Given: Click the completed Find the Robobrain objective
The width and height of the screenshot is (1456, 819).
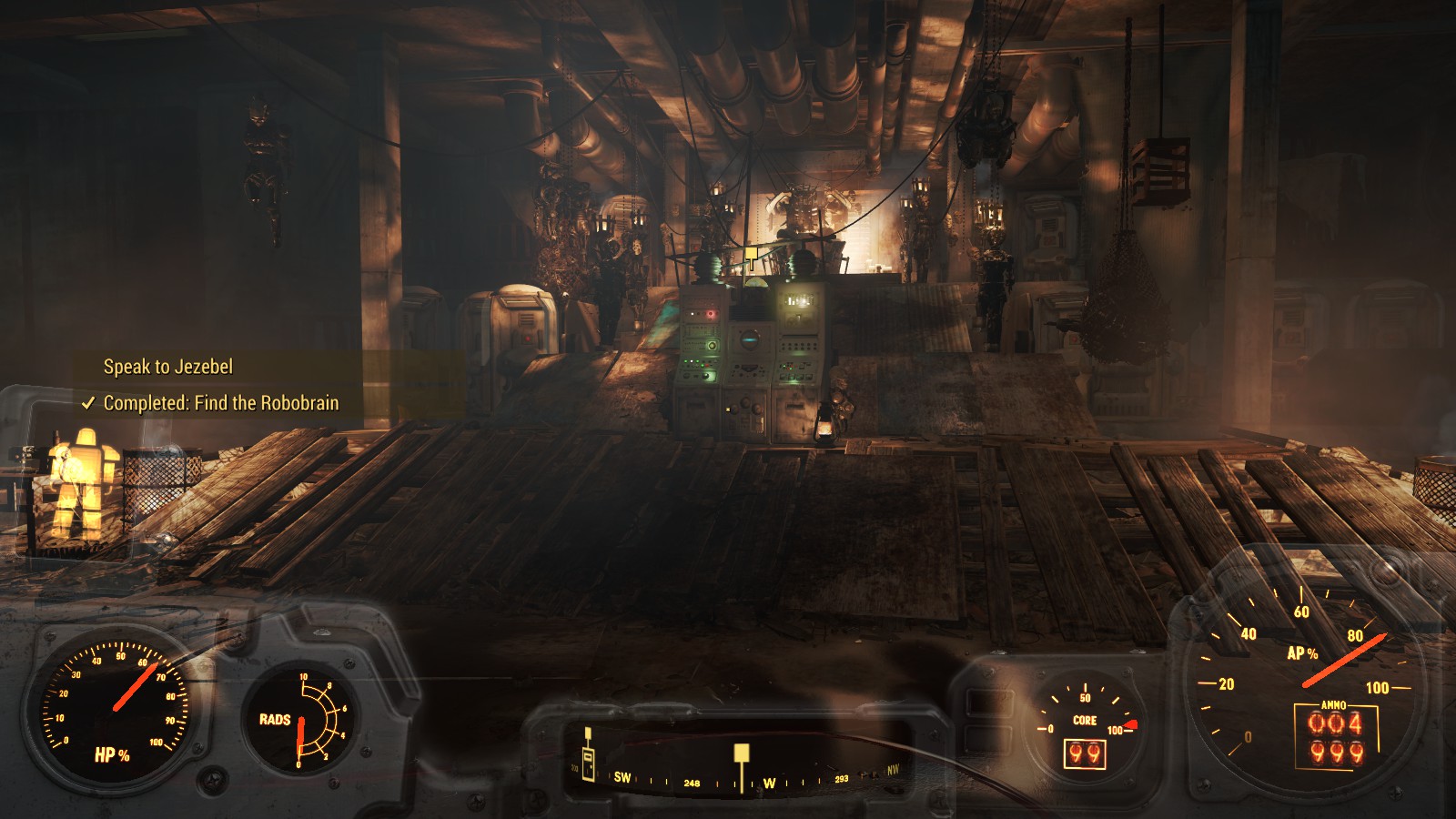Looking at the screenshot, I should (220, 403).
